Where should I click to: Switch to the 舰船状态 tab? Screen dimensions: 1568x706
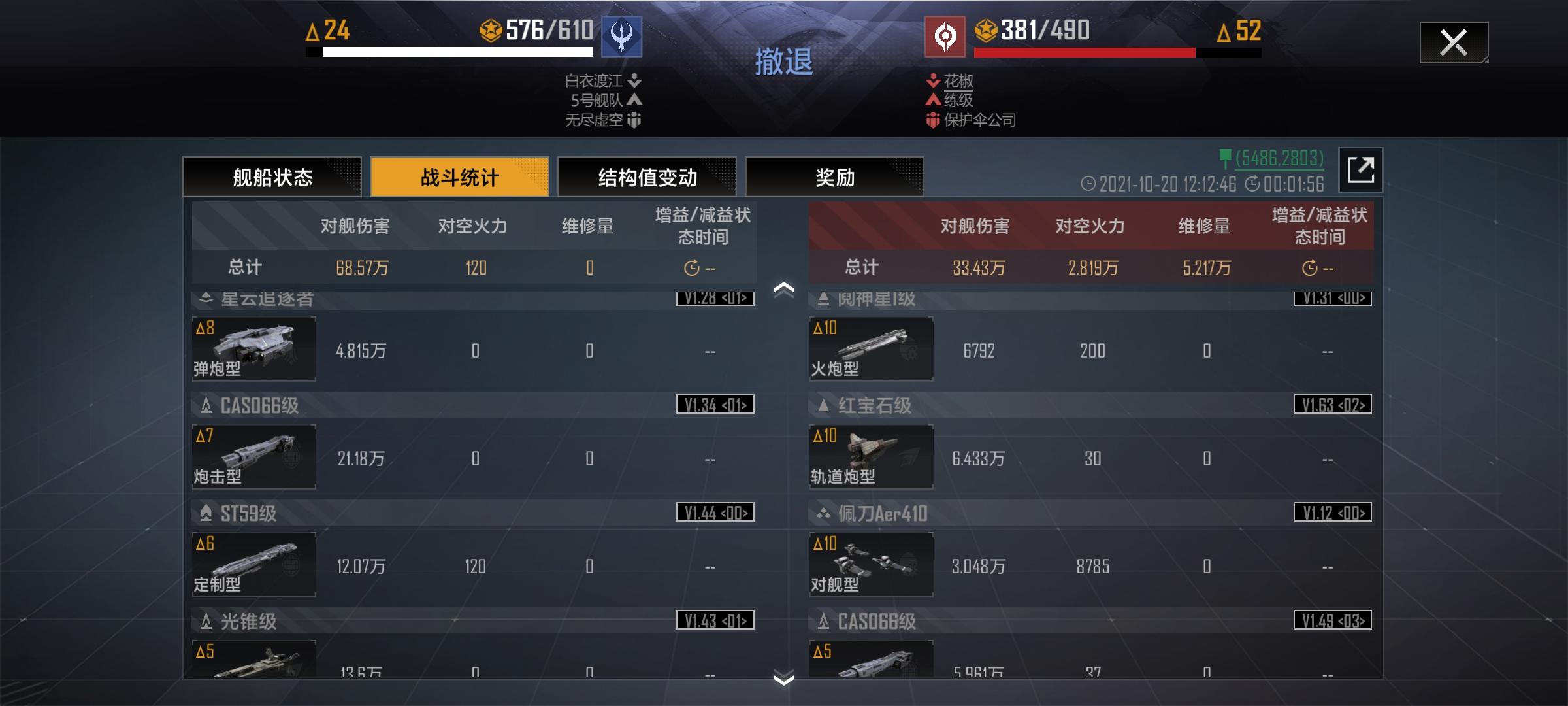pos(271,176)
